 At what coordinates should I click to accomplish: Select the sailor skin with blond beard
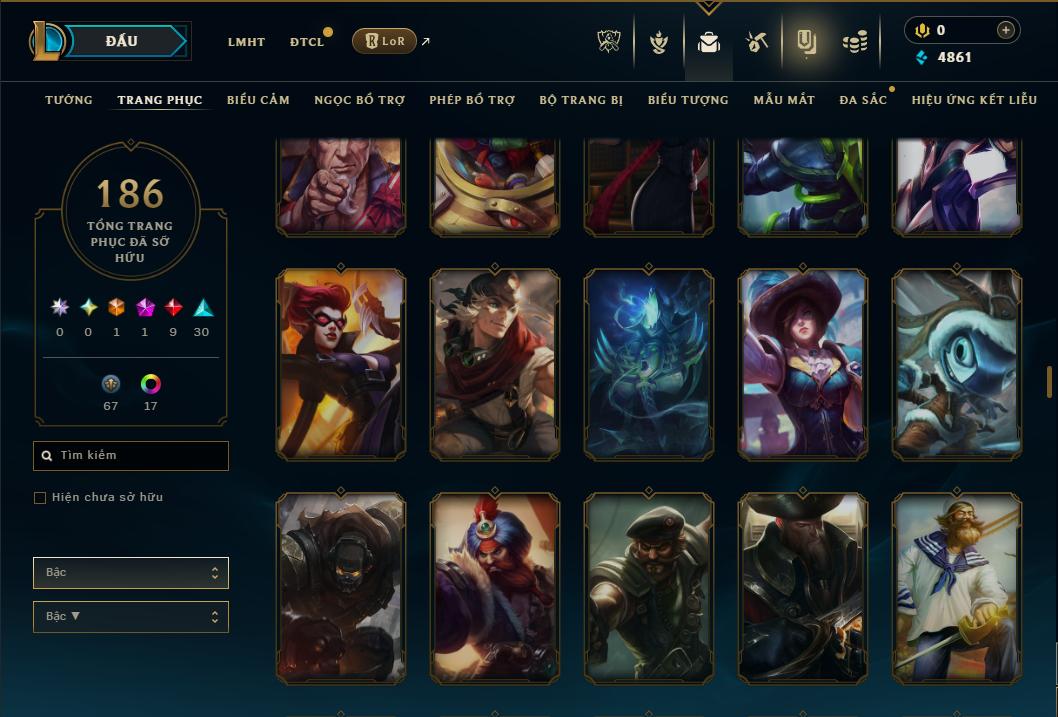(x=957, y=588)
